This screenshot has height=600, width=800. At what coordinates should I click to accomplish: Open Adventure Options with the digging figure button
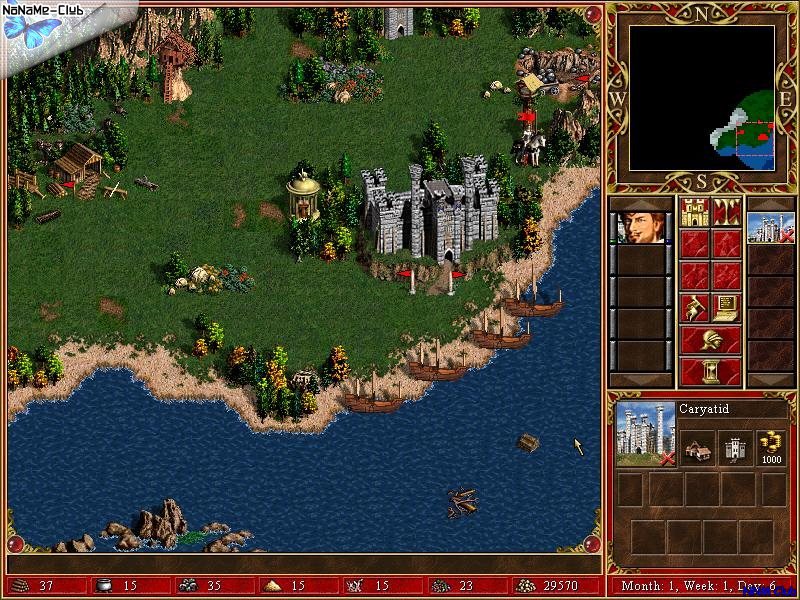[695, 307]
